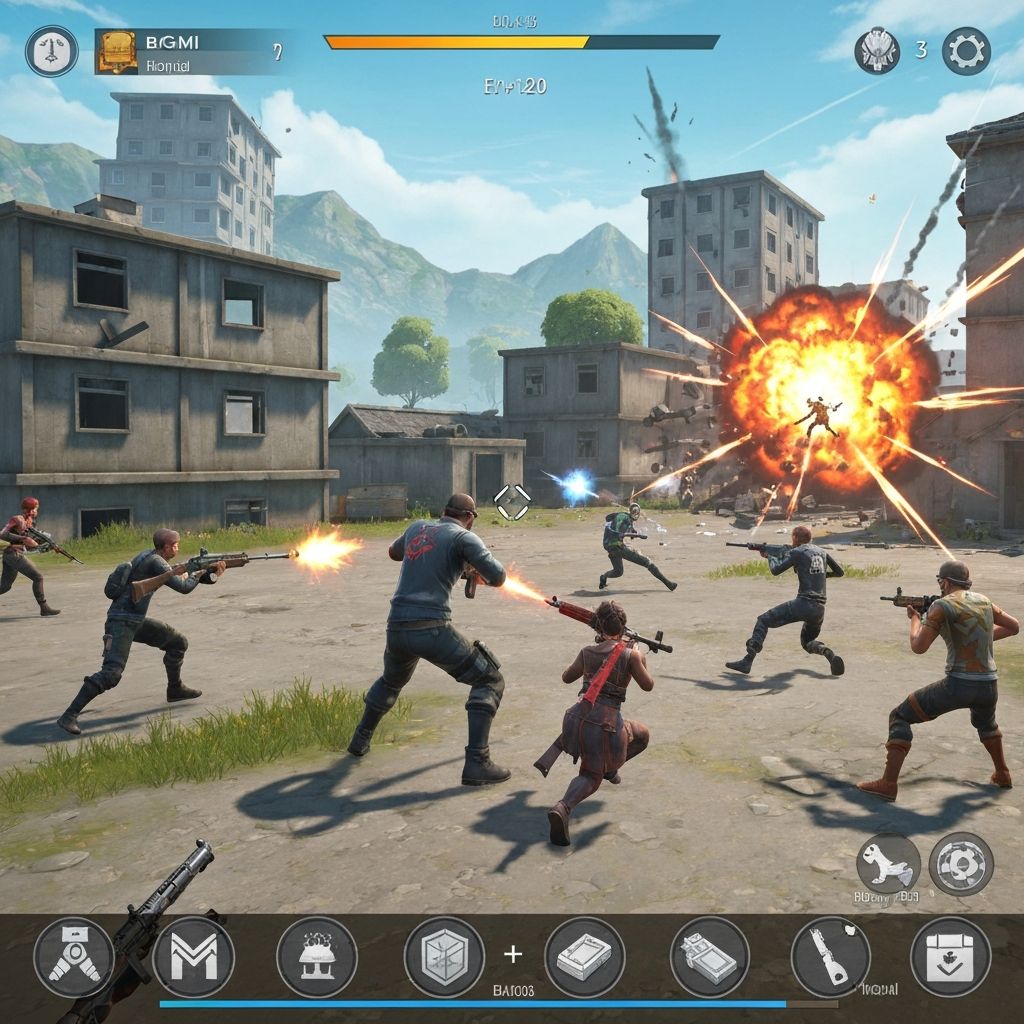The width and height of the screenshot is (1024, 1024).
Task: Activate the M-shaped emblem hotbar button
Action: [x=193, y=957]
